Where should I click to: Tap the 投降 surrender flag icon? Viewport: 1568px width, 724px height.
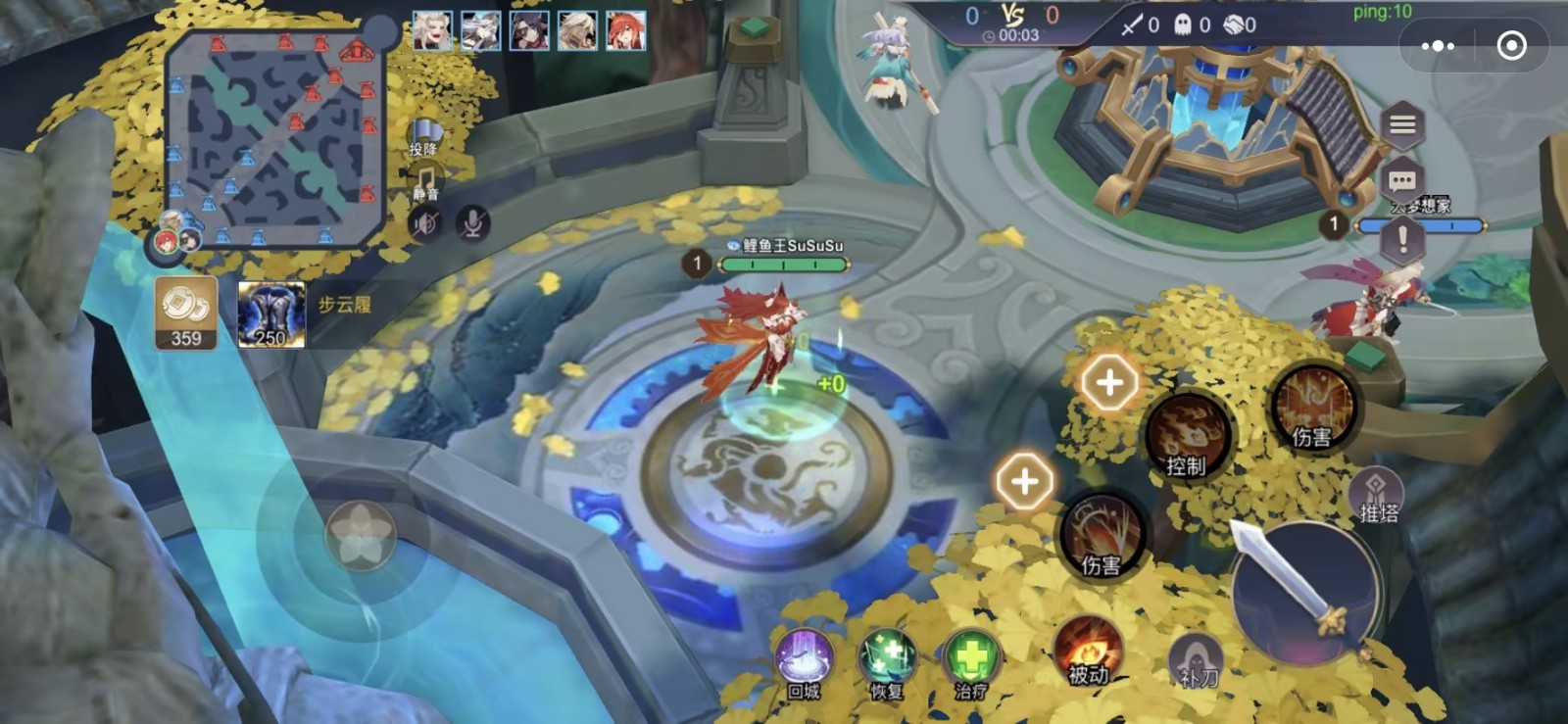(424, 137)
